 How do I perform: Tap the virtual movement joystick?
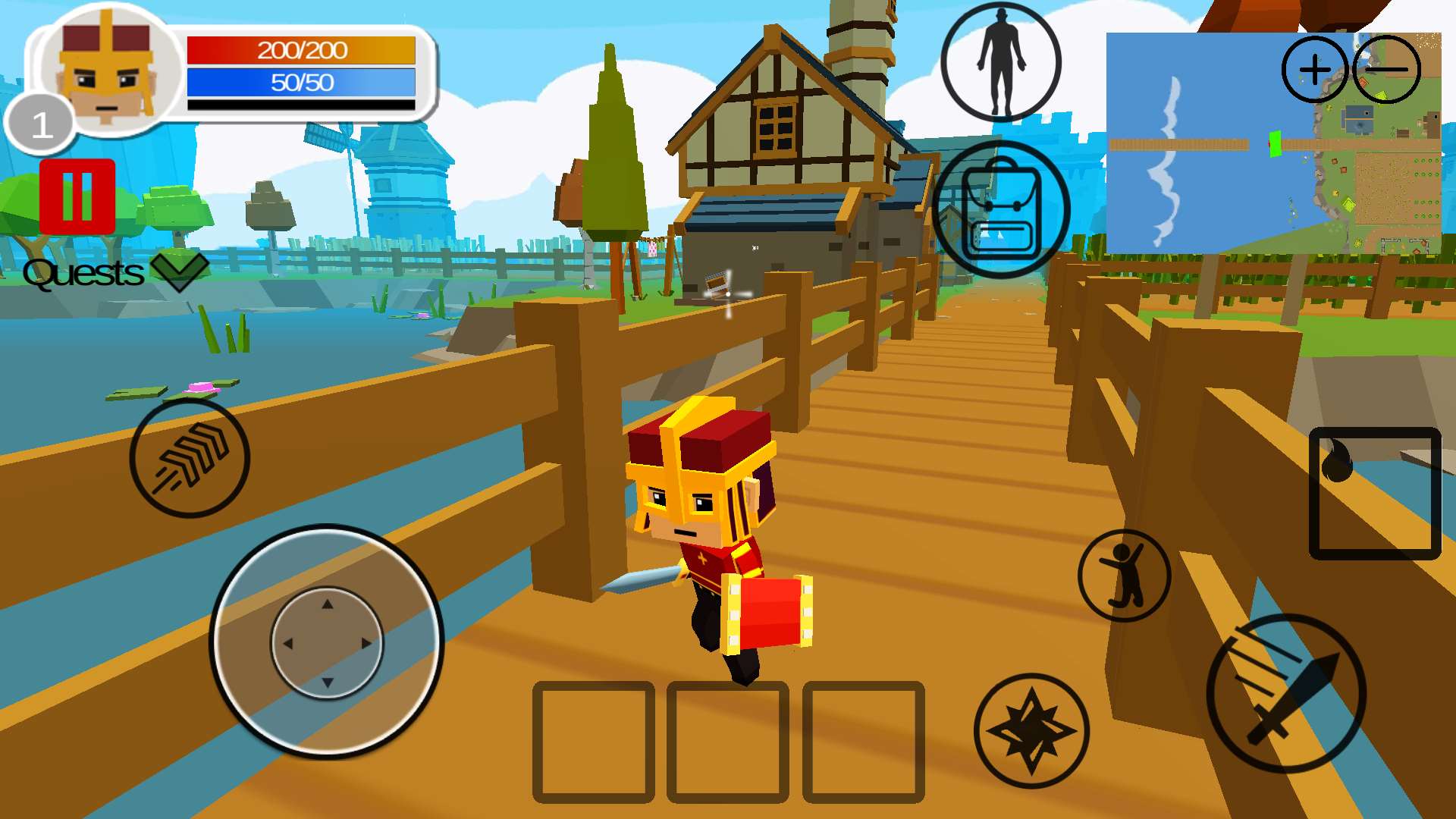(x=327, y=642)
